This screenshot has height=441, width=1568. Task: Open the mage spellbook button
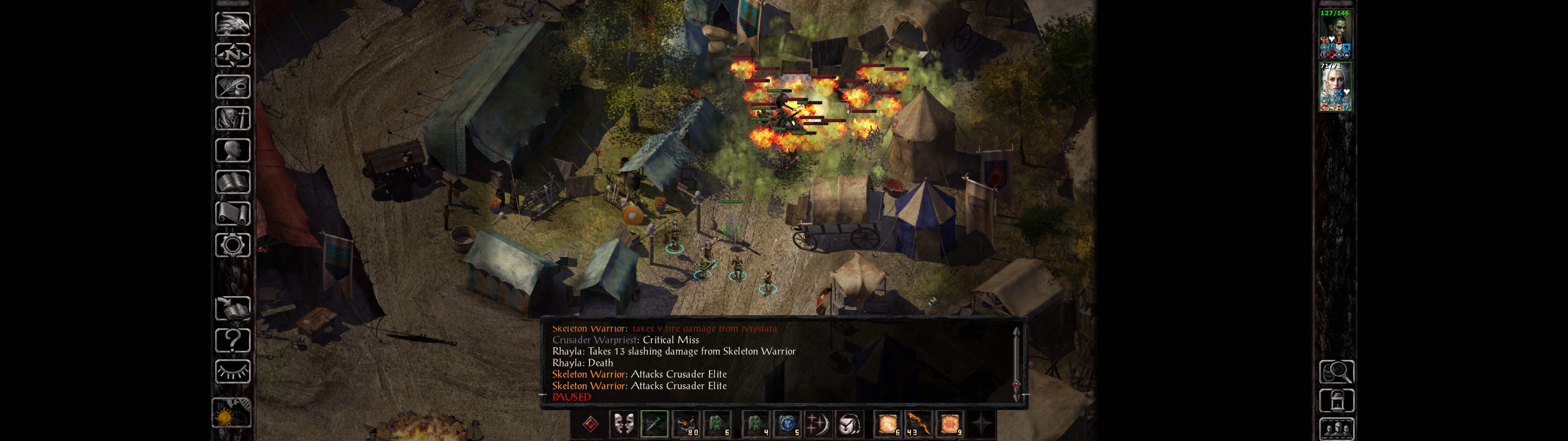point(232,182)
